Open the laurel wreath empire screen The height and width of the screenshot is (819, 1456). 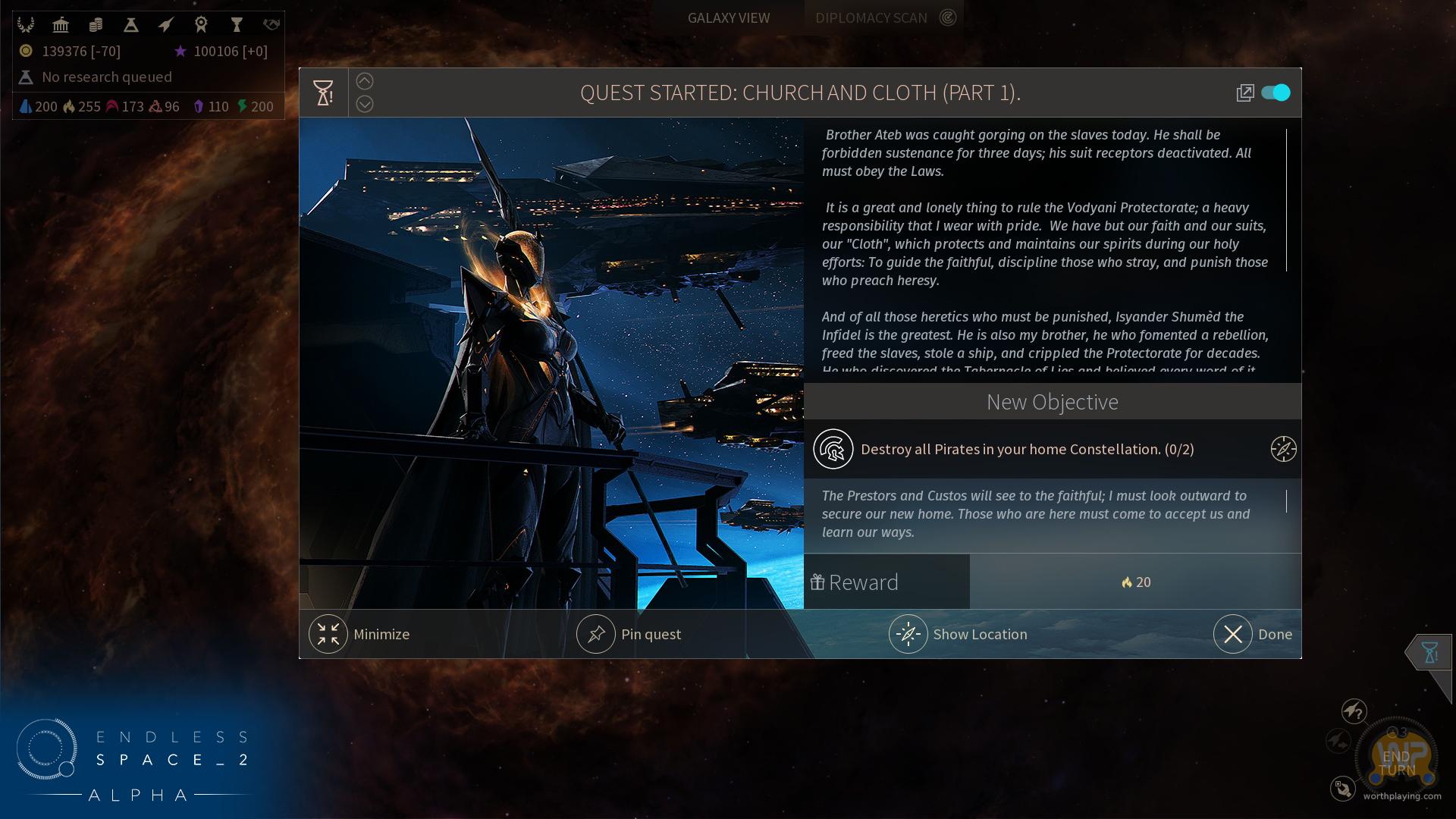click(26, 25)
